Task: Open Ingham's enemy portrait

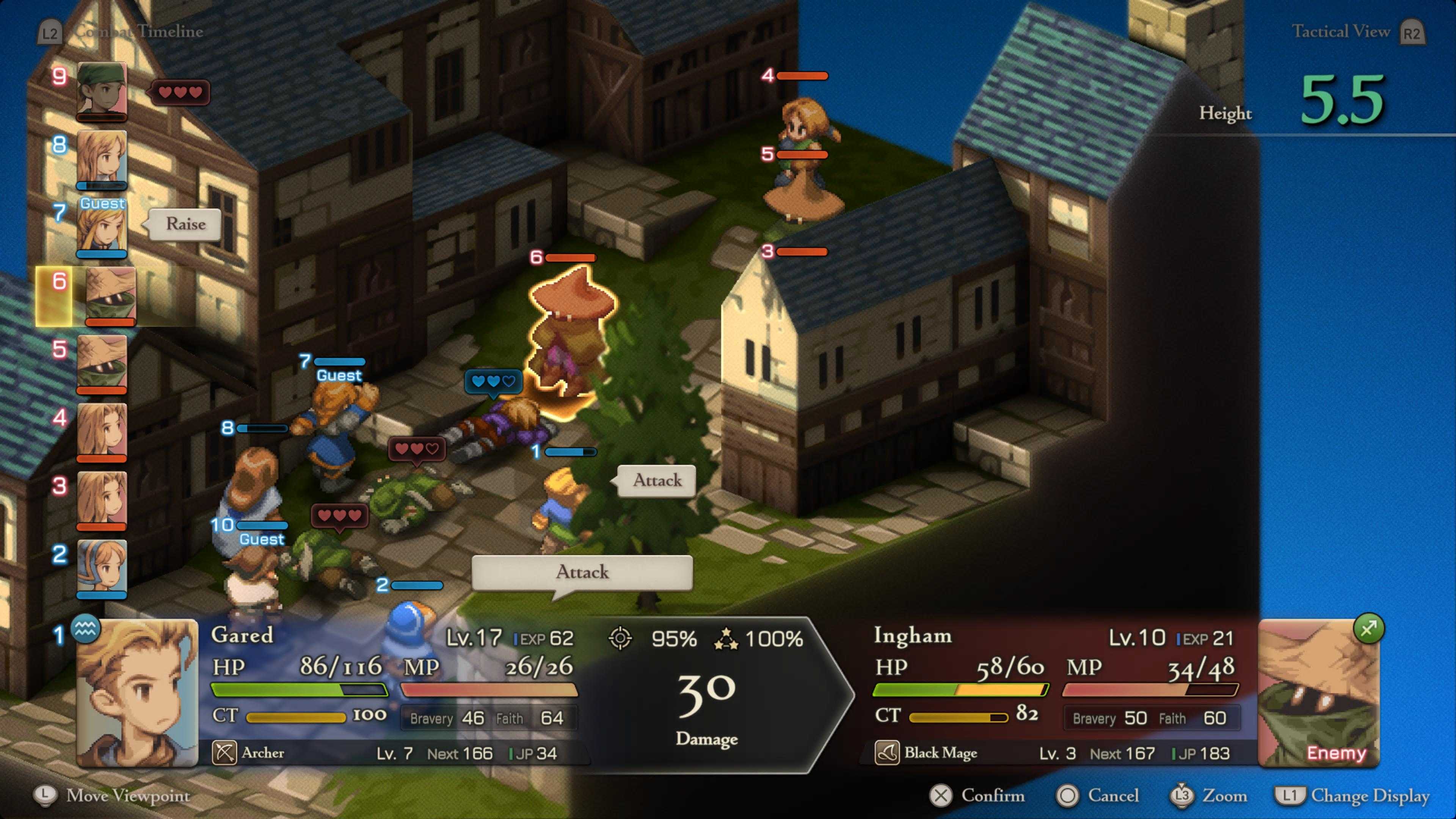Action: coord(1319,693)
